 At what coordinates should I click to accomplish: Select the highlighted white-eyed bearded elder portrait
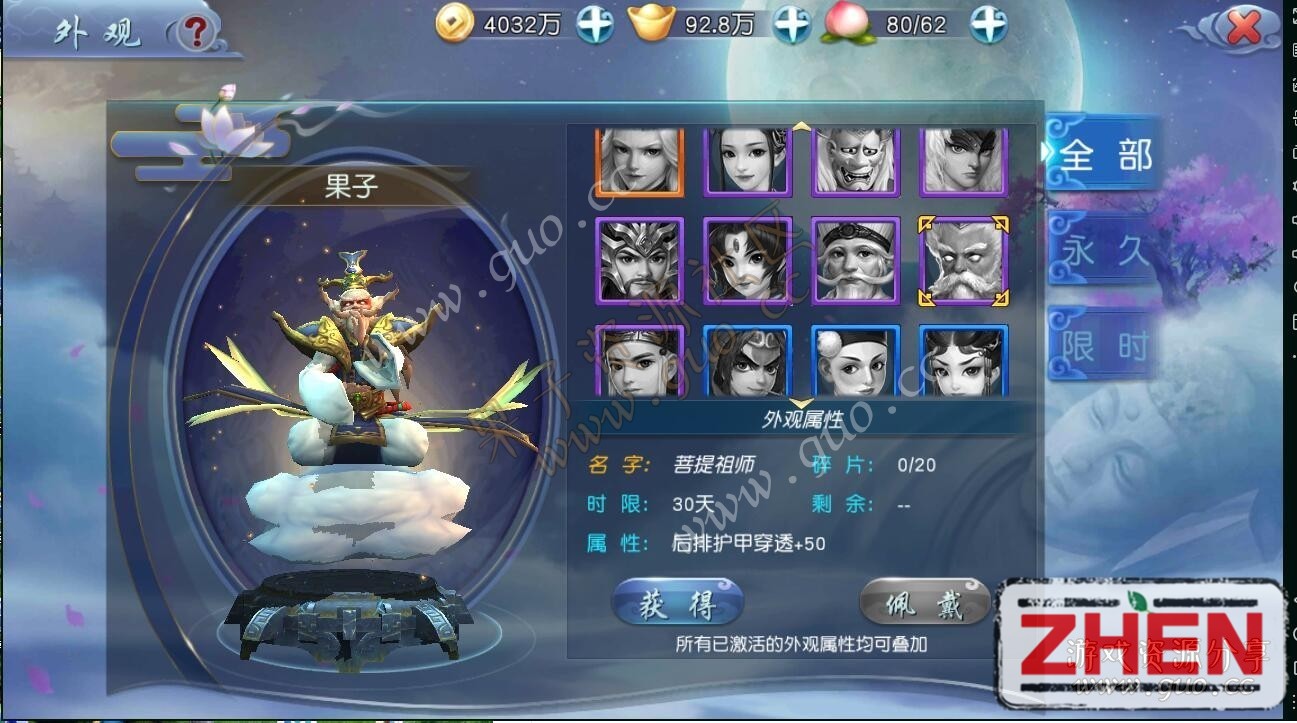tap(964, 261)
